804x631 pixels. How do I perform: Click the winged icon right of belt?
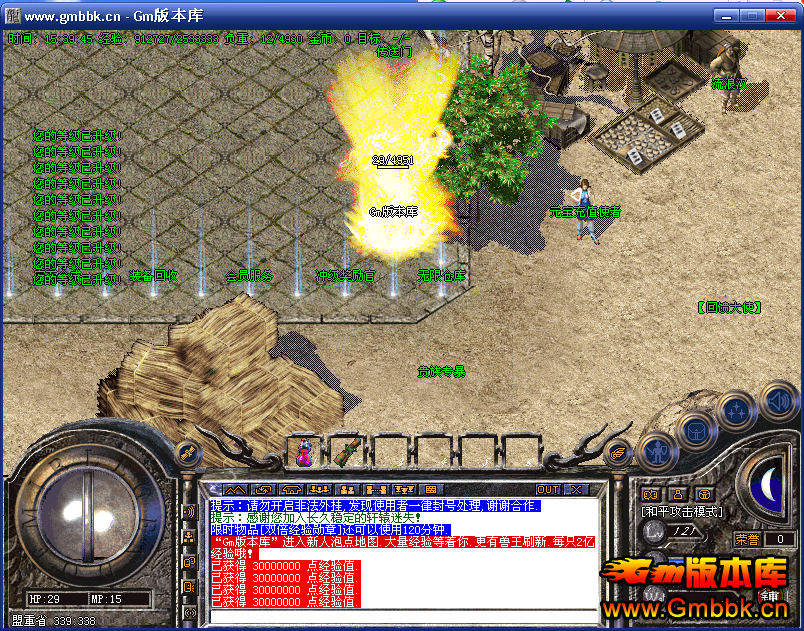pos(619,452)
